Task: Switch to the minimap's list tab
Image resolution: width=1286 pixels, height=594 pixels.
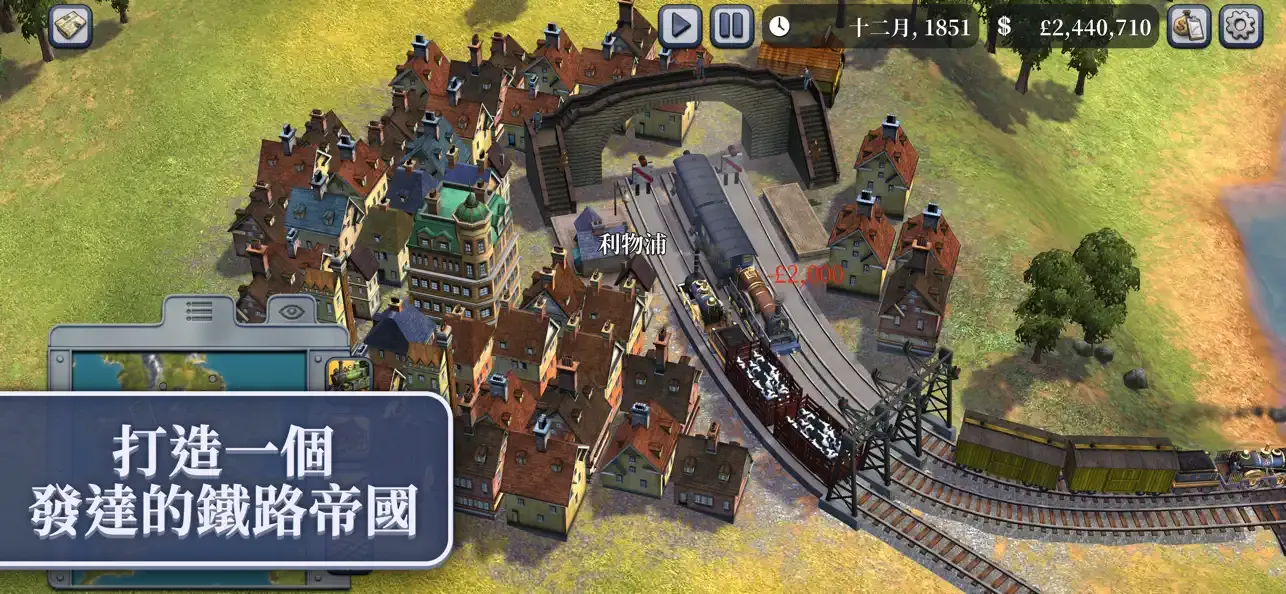Action: [199, 311]
